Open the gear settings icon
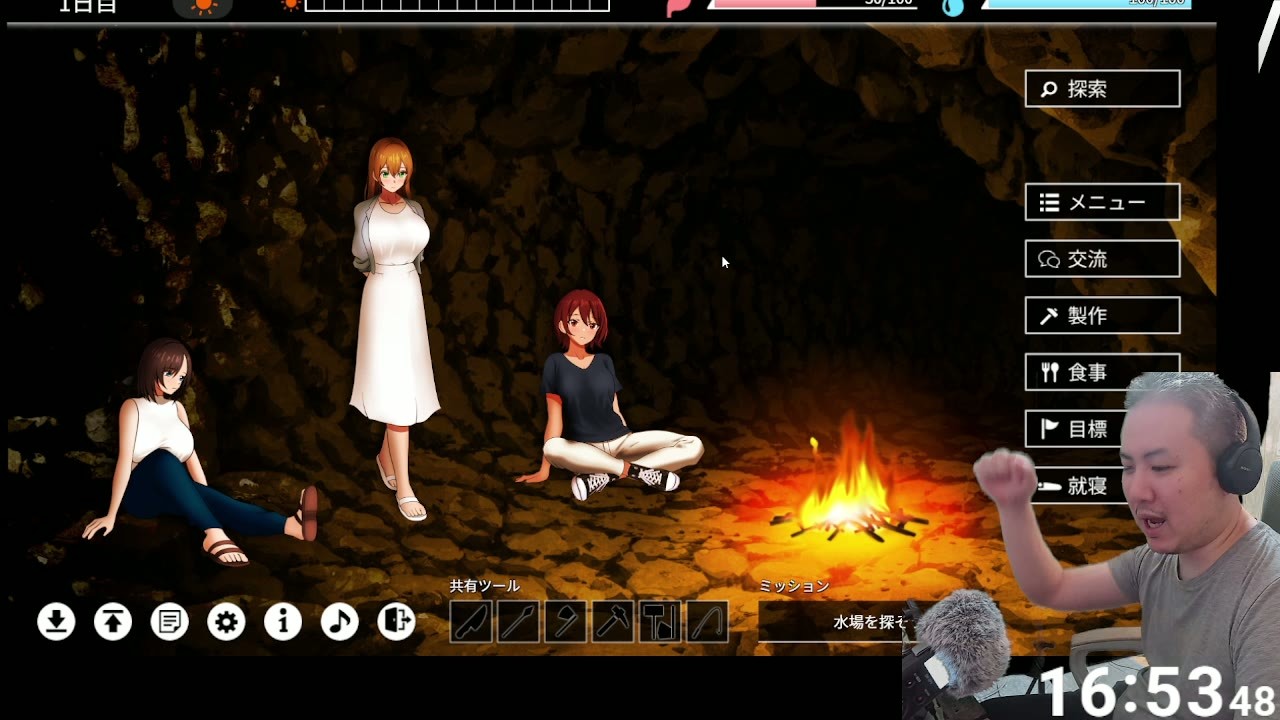This screenshot has width=1280, height=720. [x=226, y=622]
